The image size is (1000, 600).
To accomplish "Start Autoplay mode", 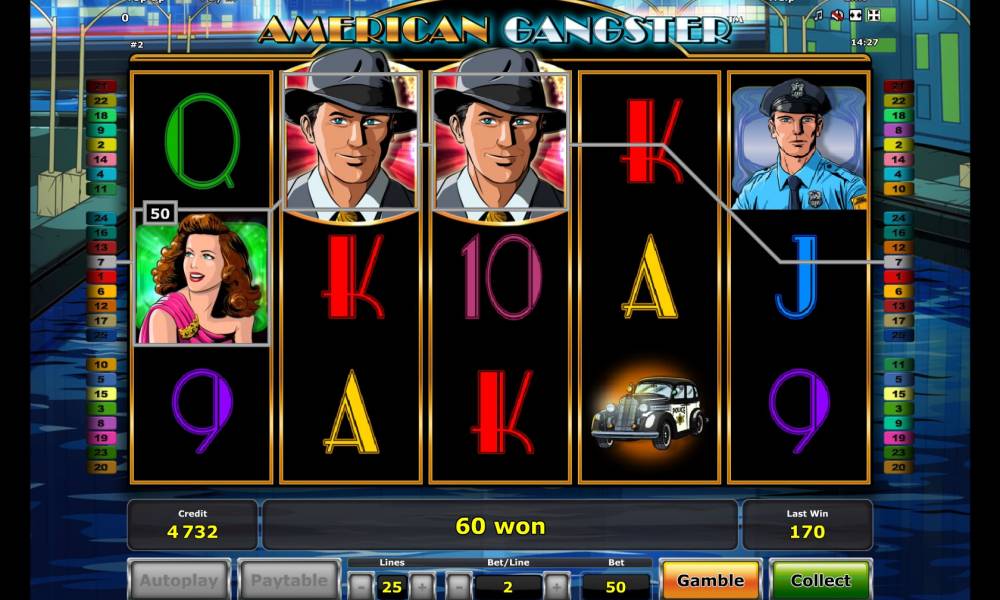I will pyautogui.click(x=179, y=580).
